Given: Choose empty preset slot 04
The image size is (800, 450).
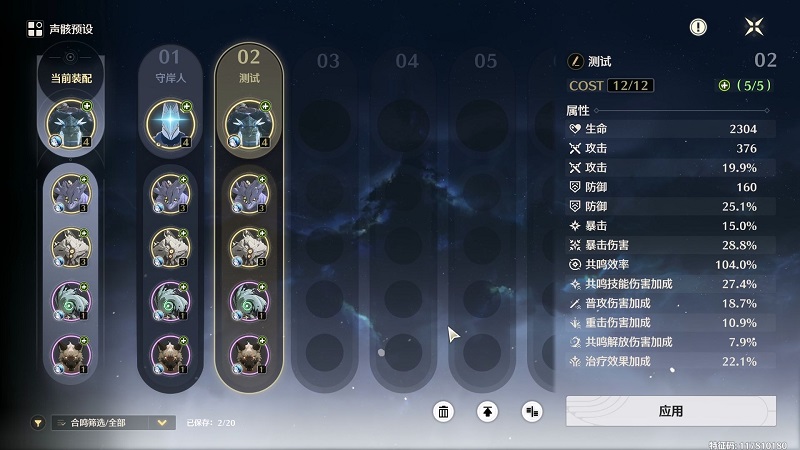Looking at the screenshot, I should [x=406, y=61].
